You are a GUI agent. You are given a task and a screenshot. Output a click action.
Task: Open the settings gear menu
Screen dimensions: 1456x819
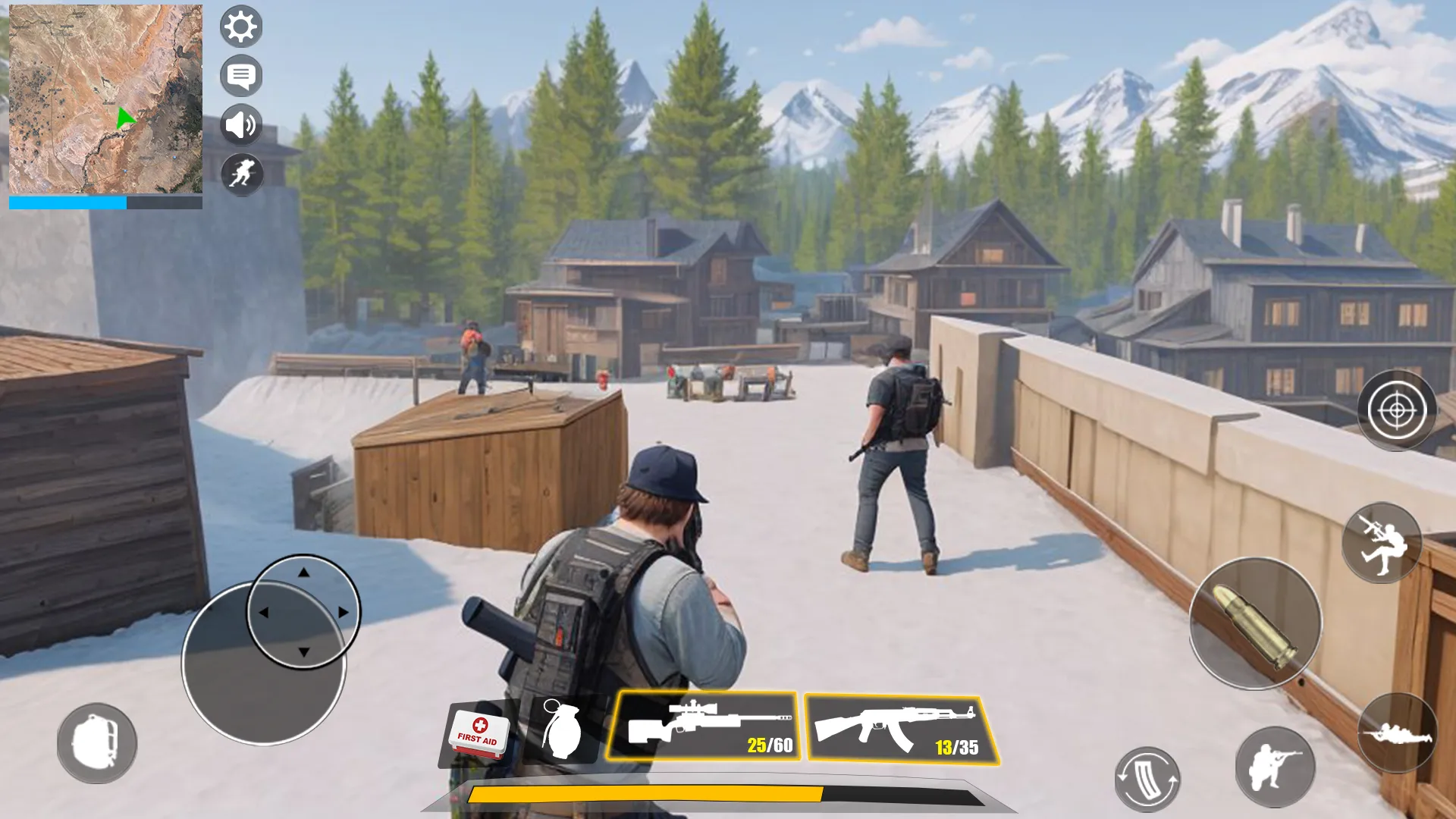pyautogui.click(x=240, y=27)
